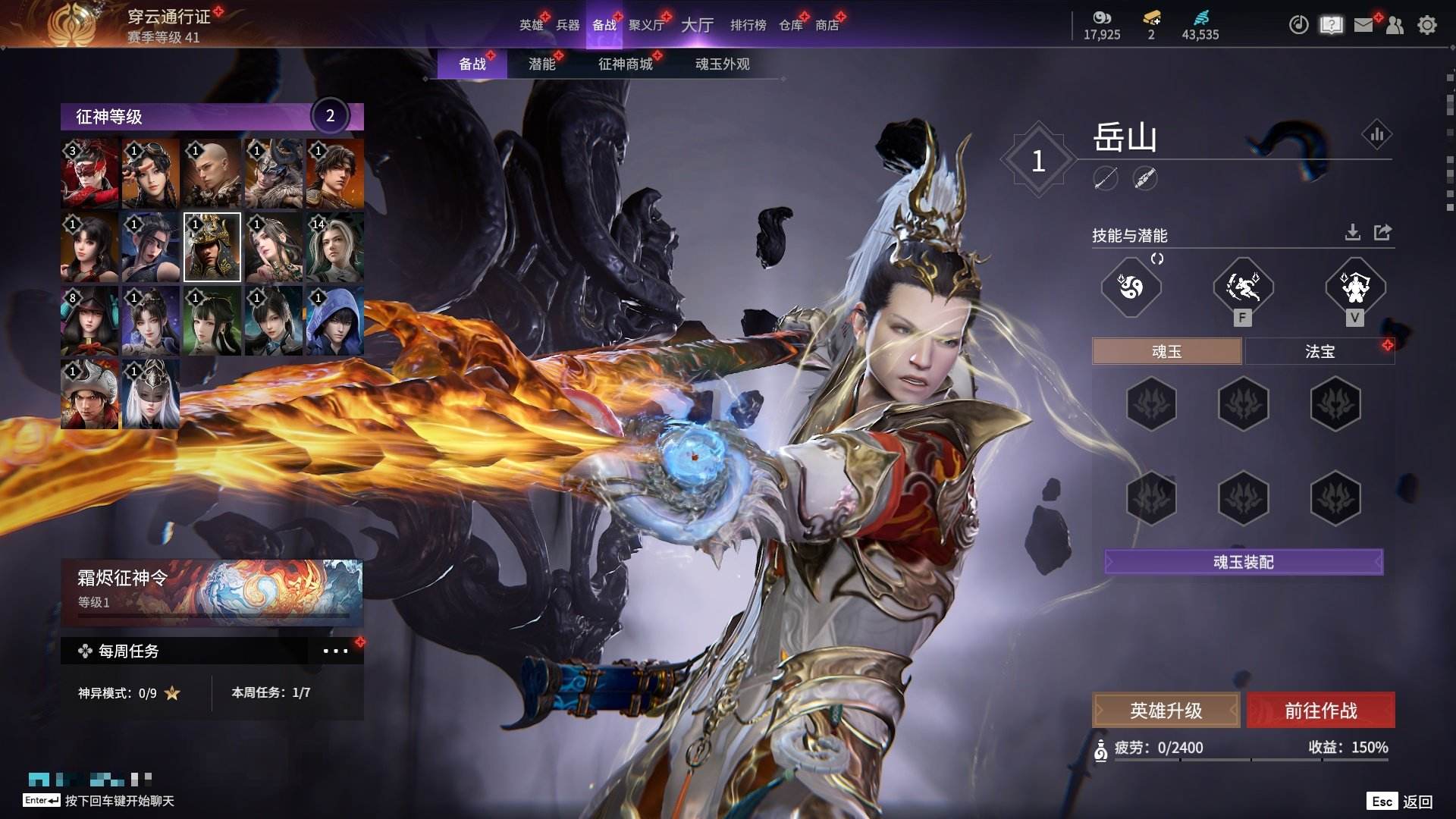Viewport: 1456px width, 819px height.
Task: Open the 商店 shop
Action: click(827, 25)
